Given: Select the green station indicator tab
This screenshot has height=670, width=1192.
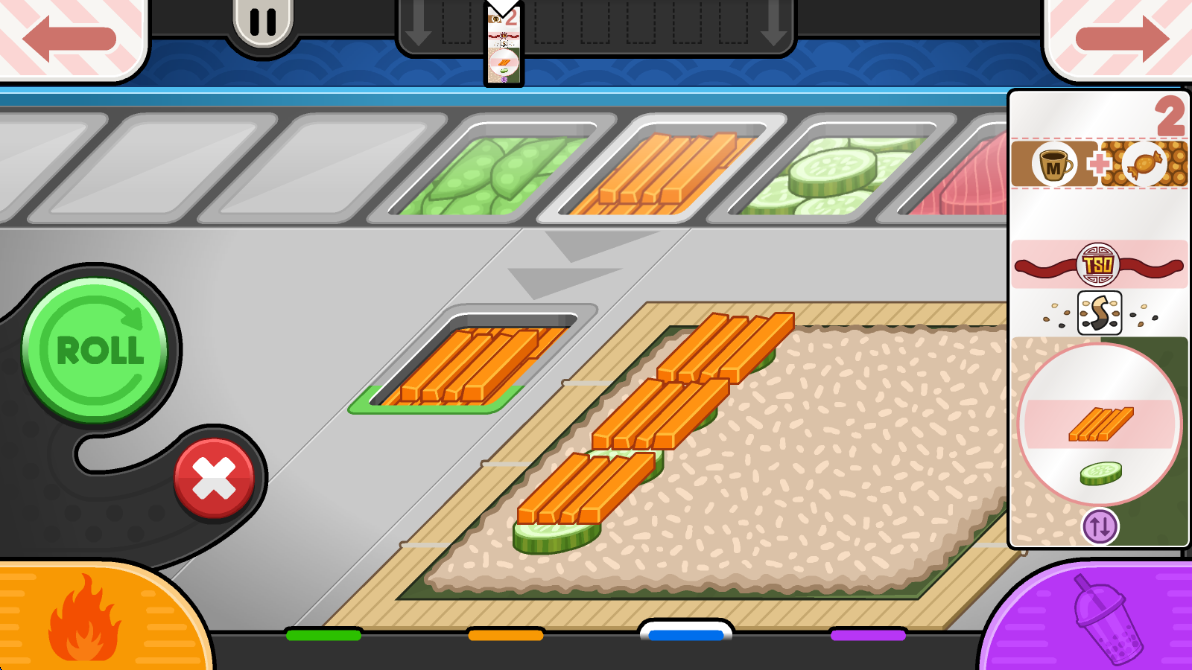Looking at the screenshot, I should coord(323,634).
